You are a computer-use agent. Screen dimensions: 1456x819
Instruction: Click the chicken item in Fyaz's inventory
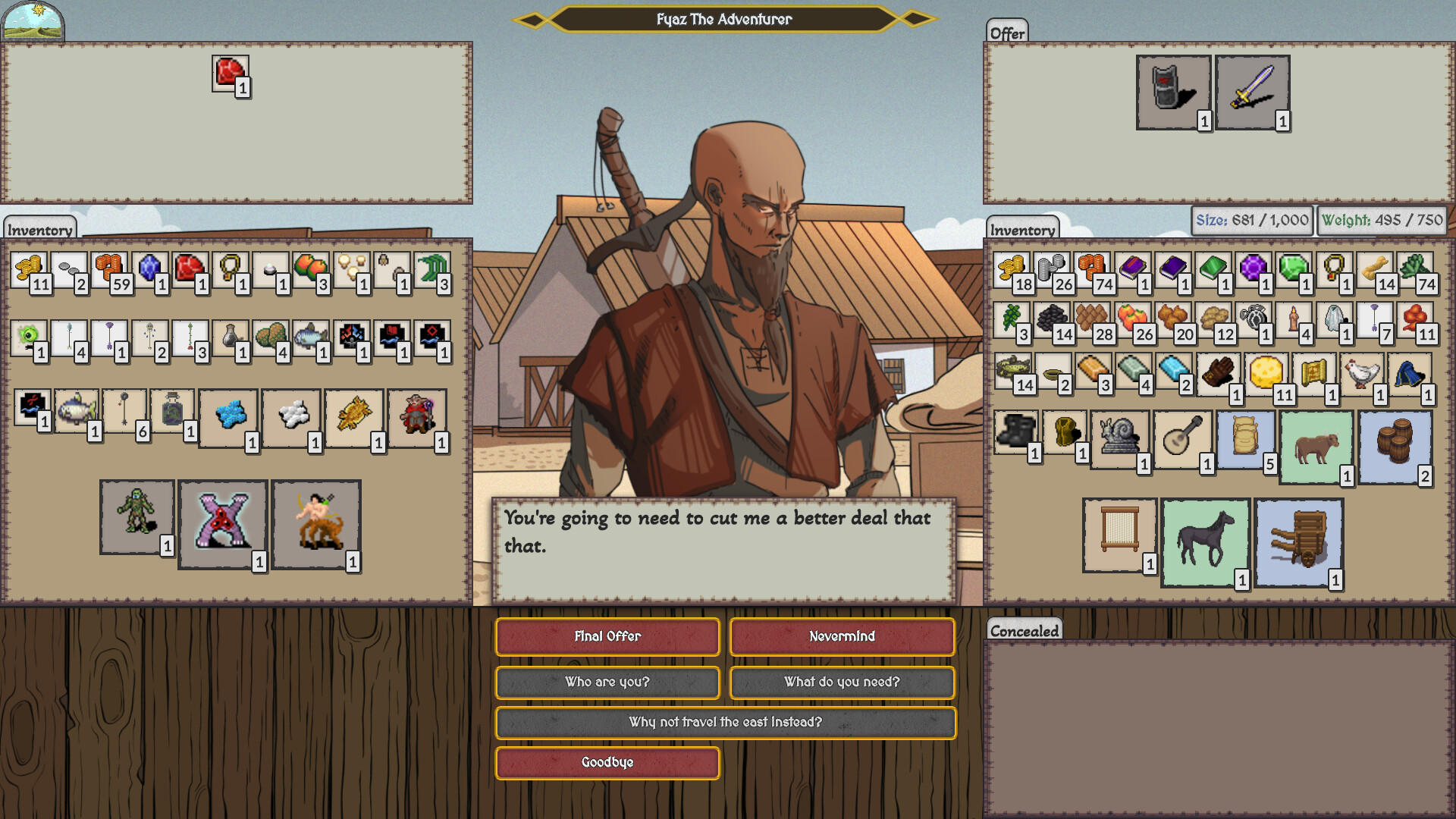[x=1360, y=372]
